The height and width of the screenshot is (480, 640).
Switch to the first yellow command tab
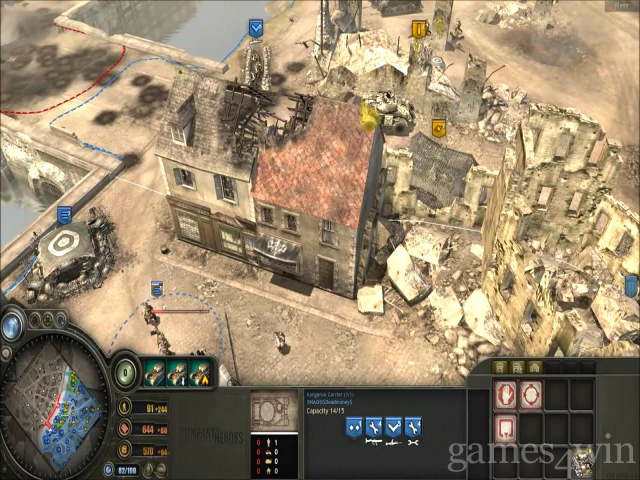tap(500, 368)
